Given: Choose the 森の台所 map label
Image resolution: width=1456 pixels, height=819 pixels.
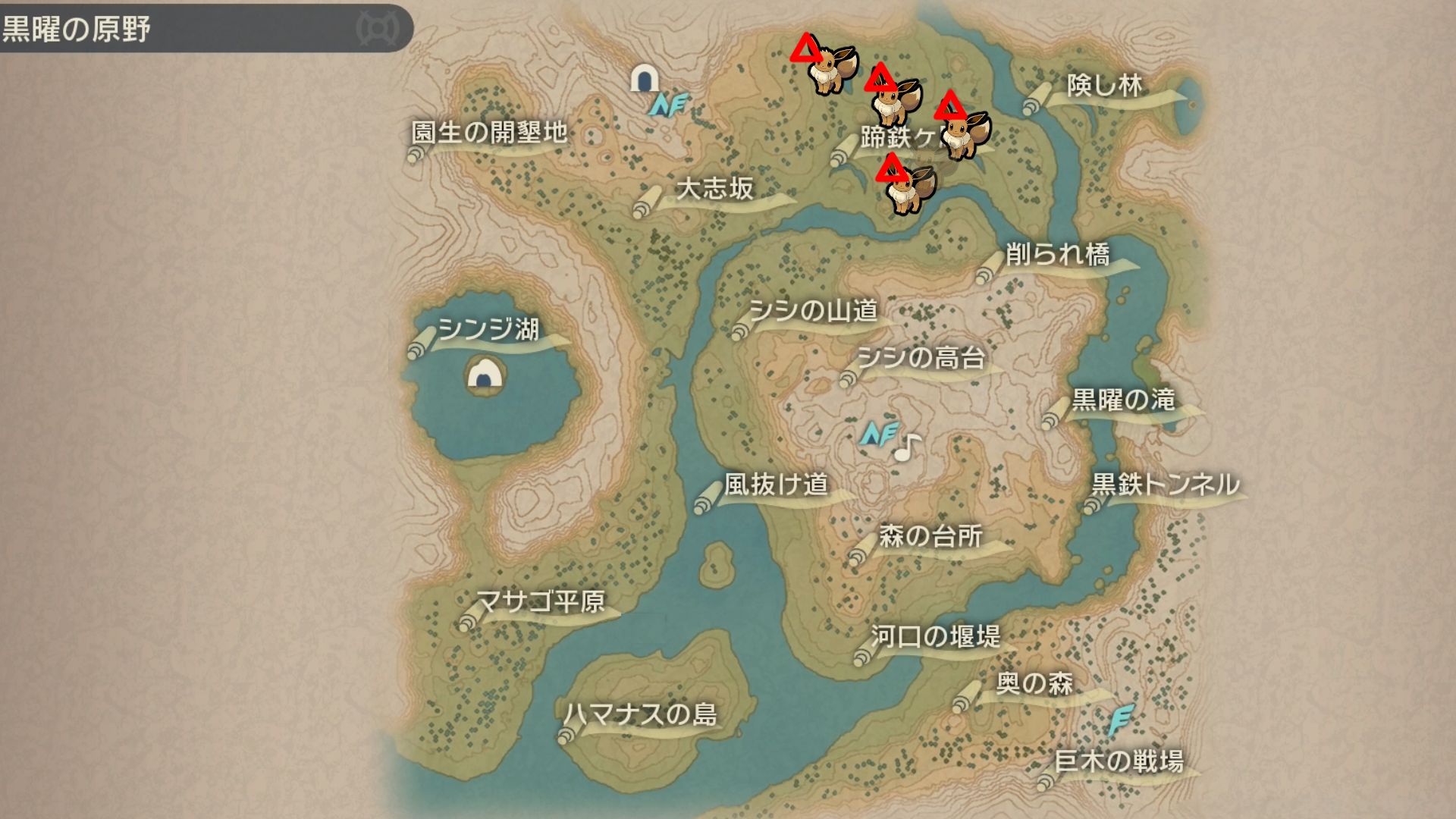Looking at the screenshot, I should click(x=930, y=537).
